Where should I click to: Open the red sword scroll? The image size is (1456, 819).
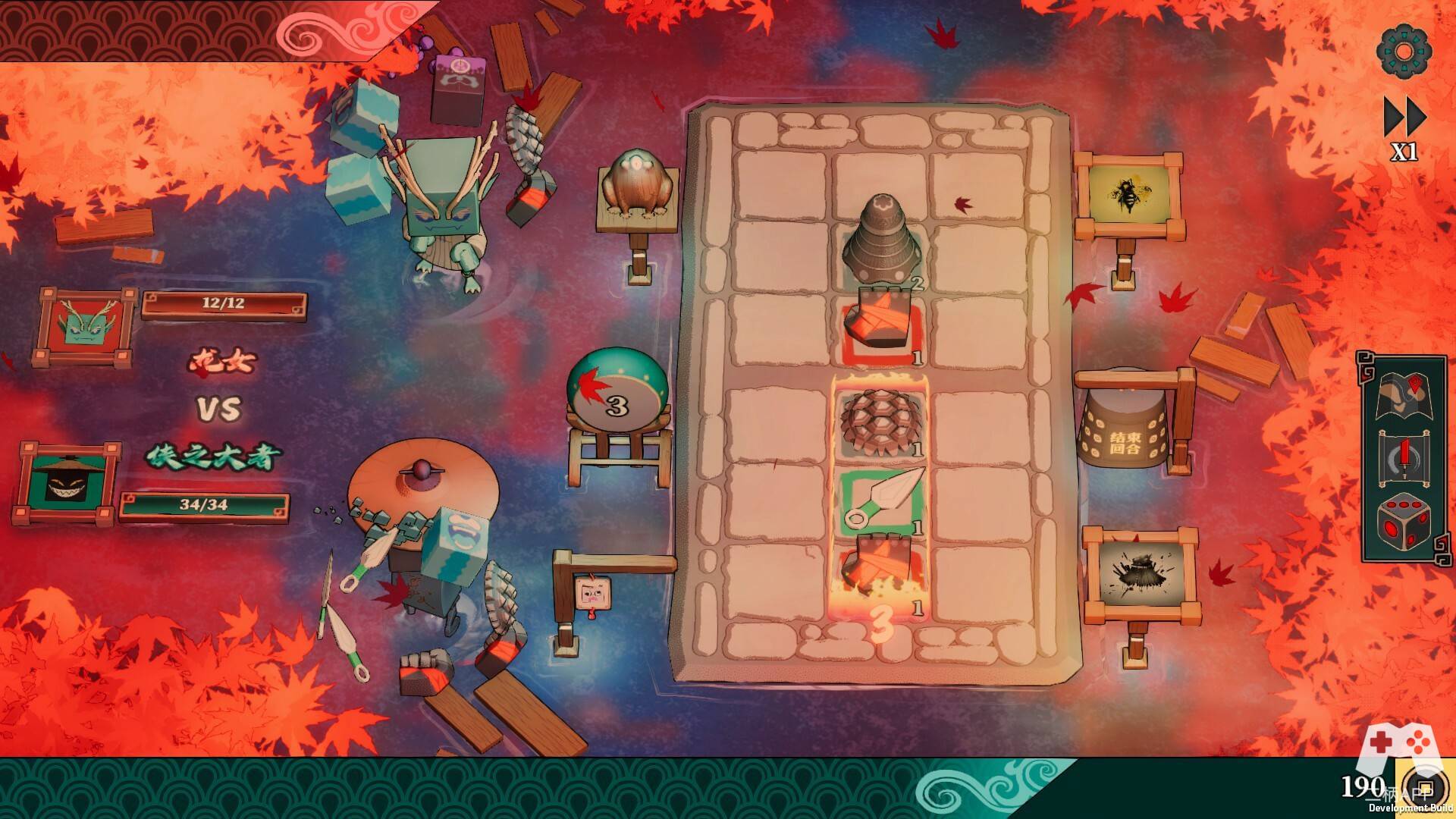click(x=1402, y=460)
